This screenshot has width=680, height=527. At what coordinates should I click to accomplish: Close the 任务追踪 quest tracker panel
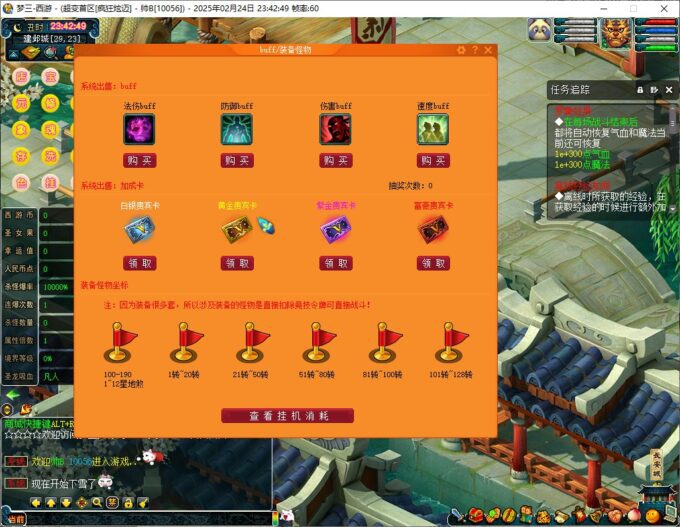click(668, 90)
